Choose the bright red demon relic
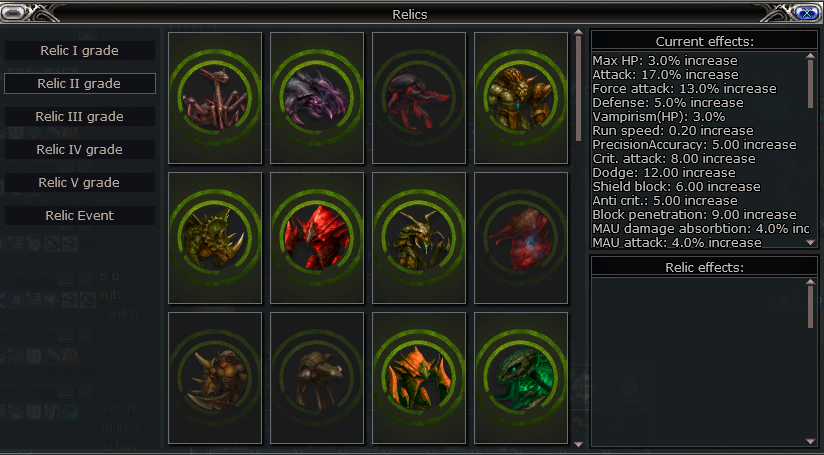824x455 pixels. (x=317, y=237)
